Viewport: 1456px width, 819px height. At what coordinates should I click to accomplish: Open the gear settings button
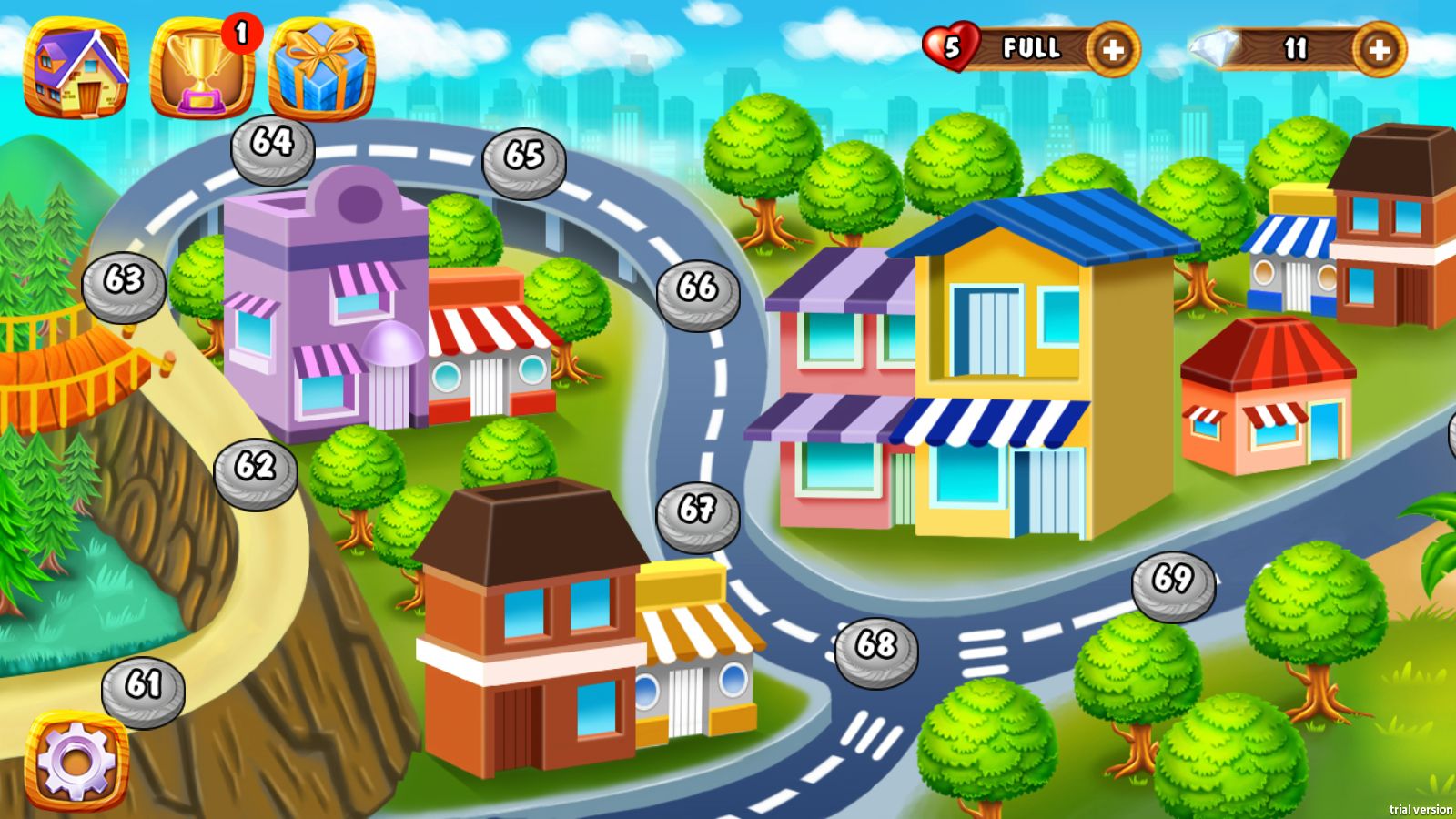[x=76, y=759]
